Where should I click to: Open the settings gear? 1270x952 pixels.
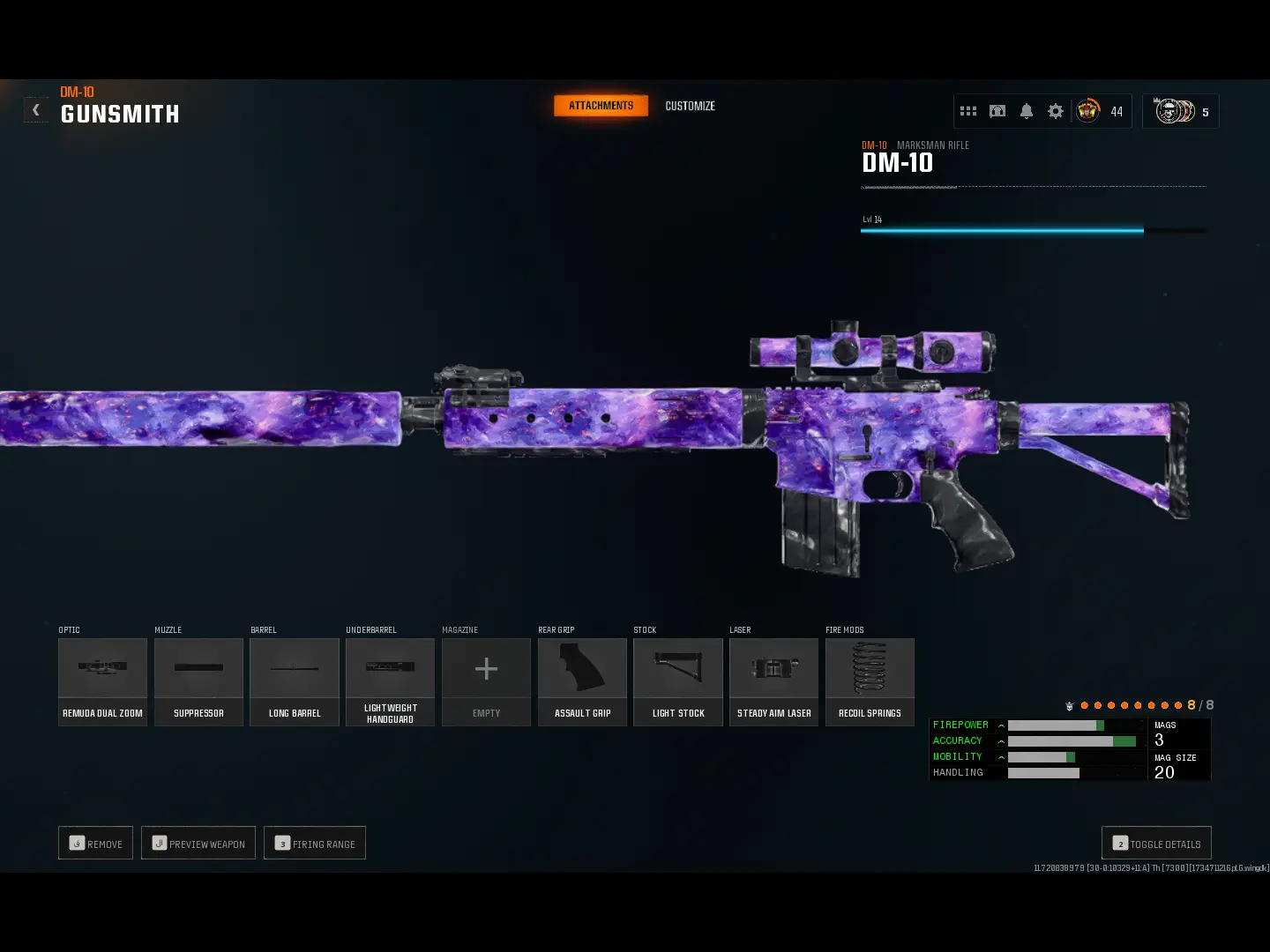point(1056,111)
